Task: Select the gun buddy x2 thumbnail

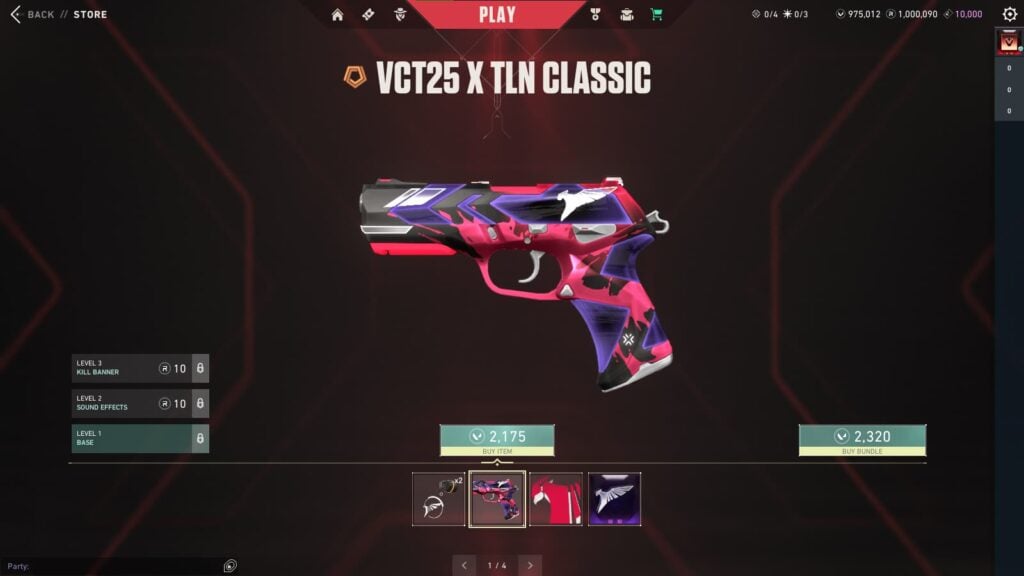Action: coord(439,499)
